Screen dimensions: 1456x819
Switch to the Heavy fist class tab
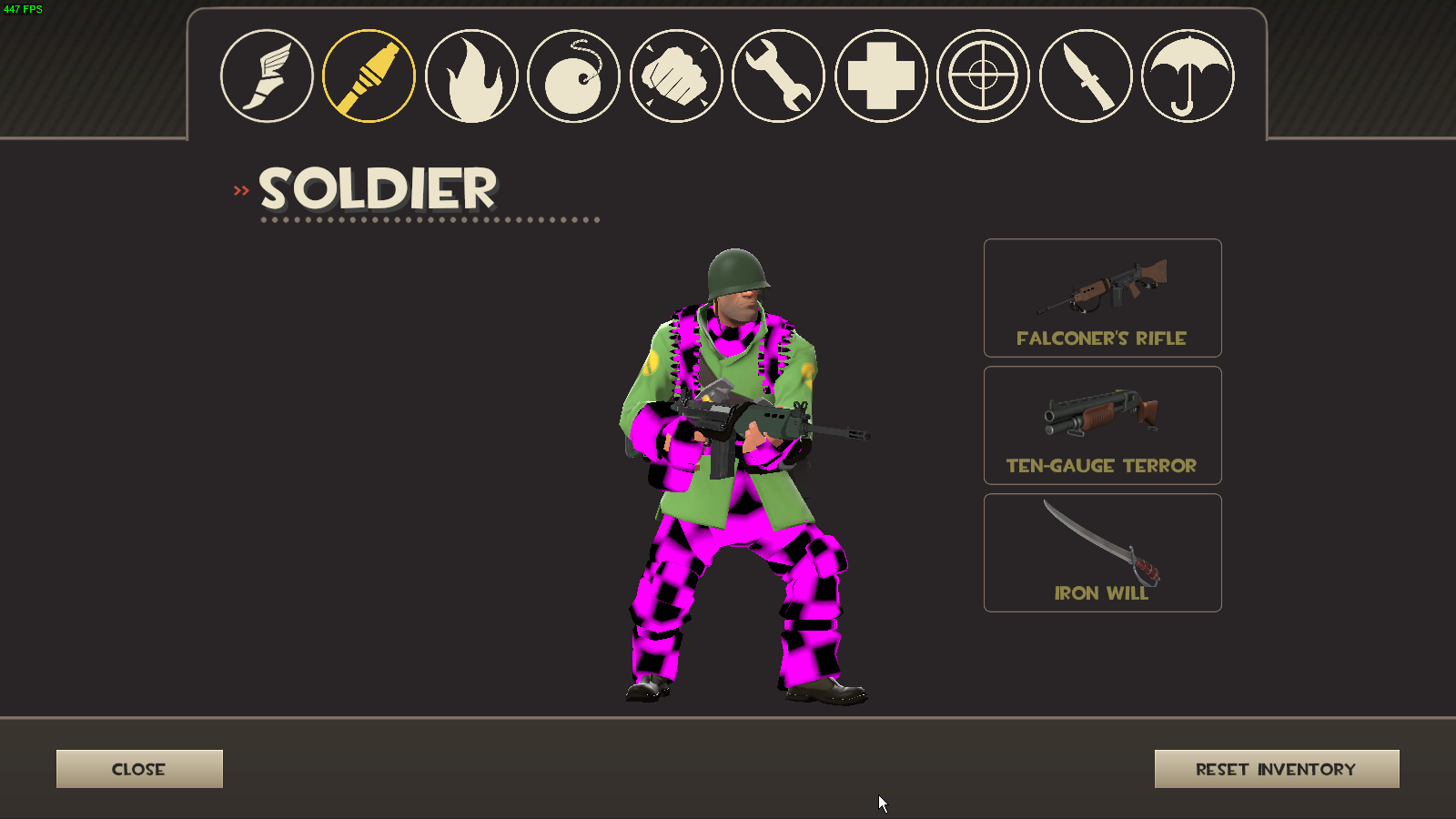[676, 76]
